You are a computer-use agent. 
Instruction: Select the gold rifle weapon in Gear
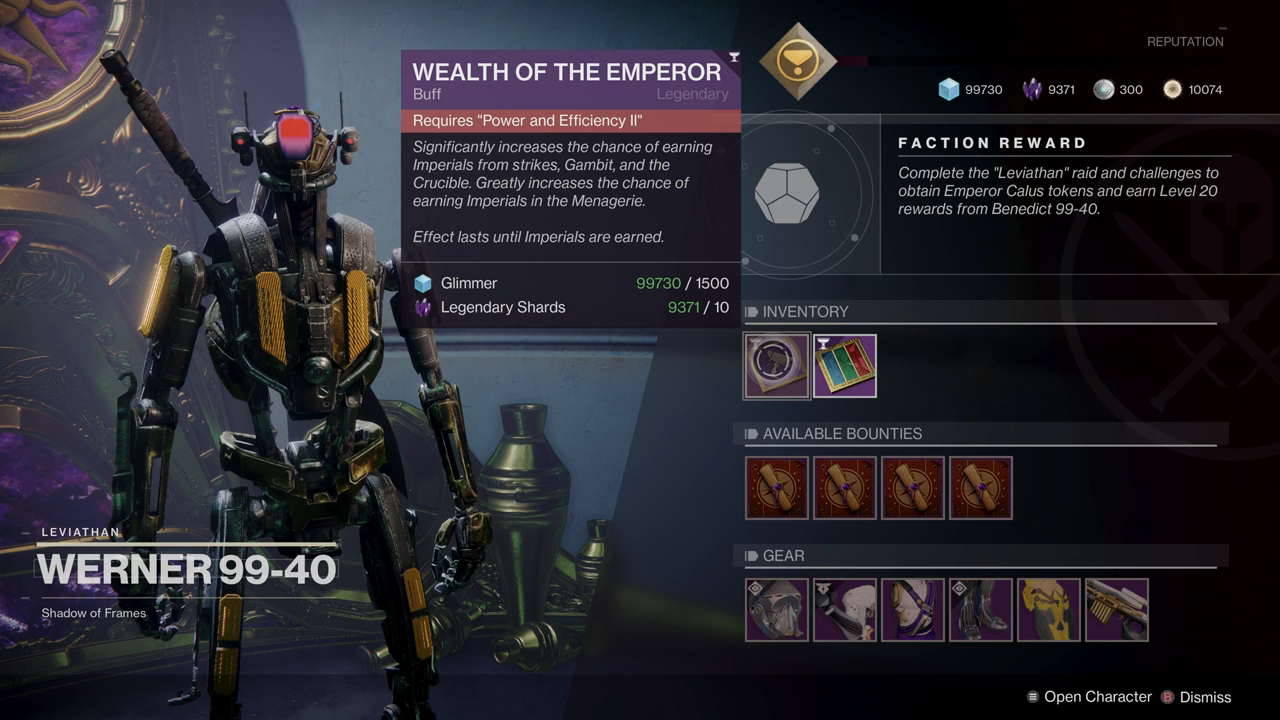tap(1117, 610)
